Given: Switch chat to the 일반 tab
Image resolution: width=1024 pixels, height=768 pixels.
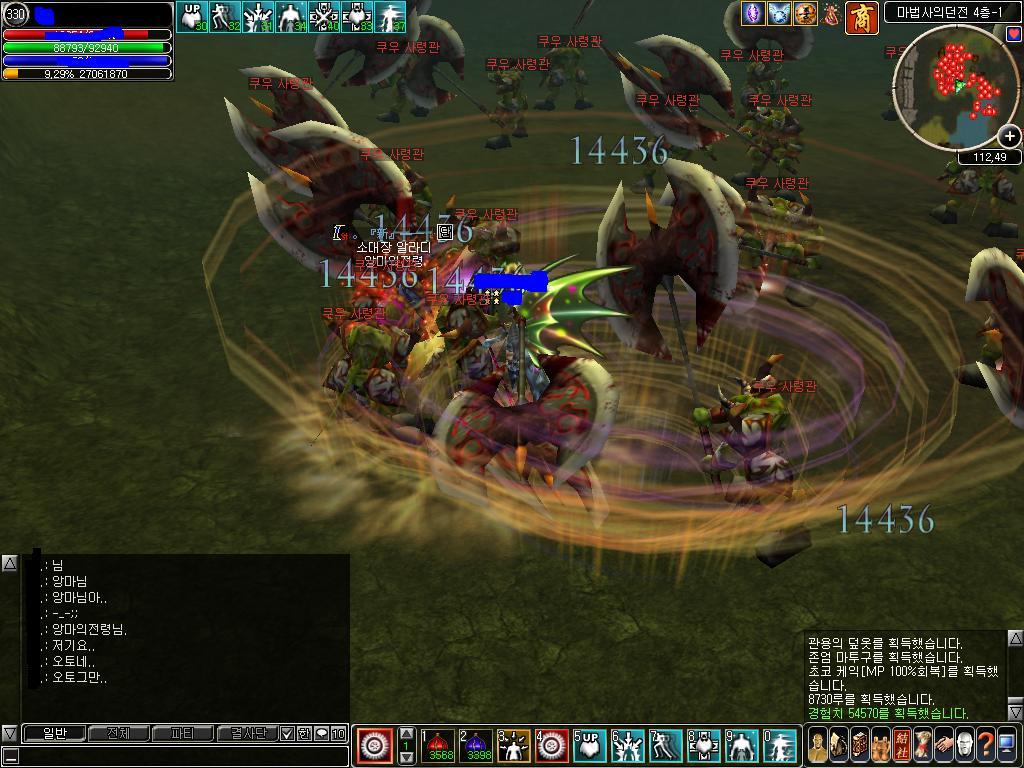Looking at the screenshot, I should (54, 734).
